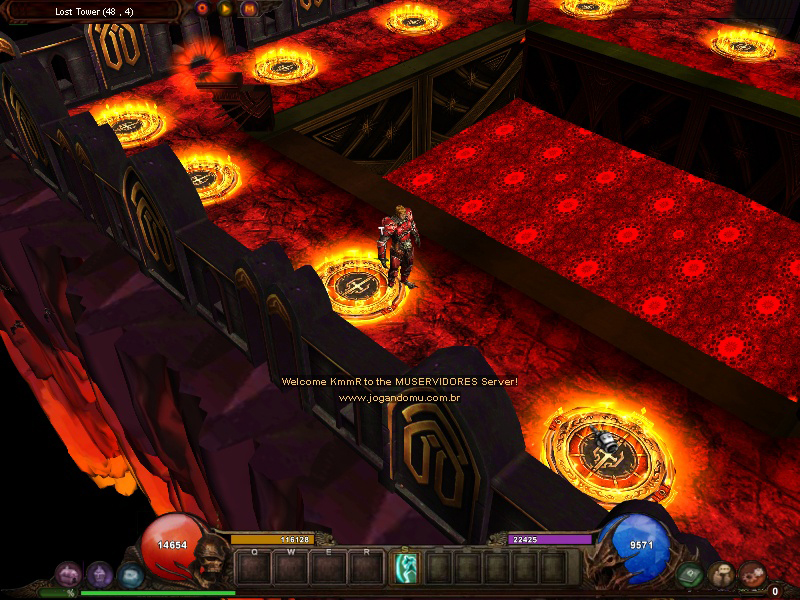800x600 pixels.
Task: Select the R hotkey slot
Action: pyautogui.click(x=366, y=568)
